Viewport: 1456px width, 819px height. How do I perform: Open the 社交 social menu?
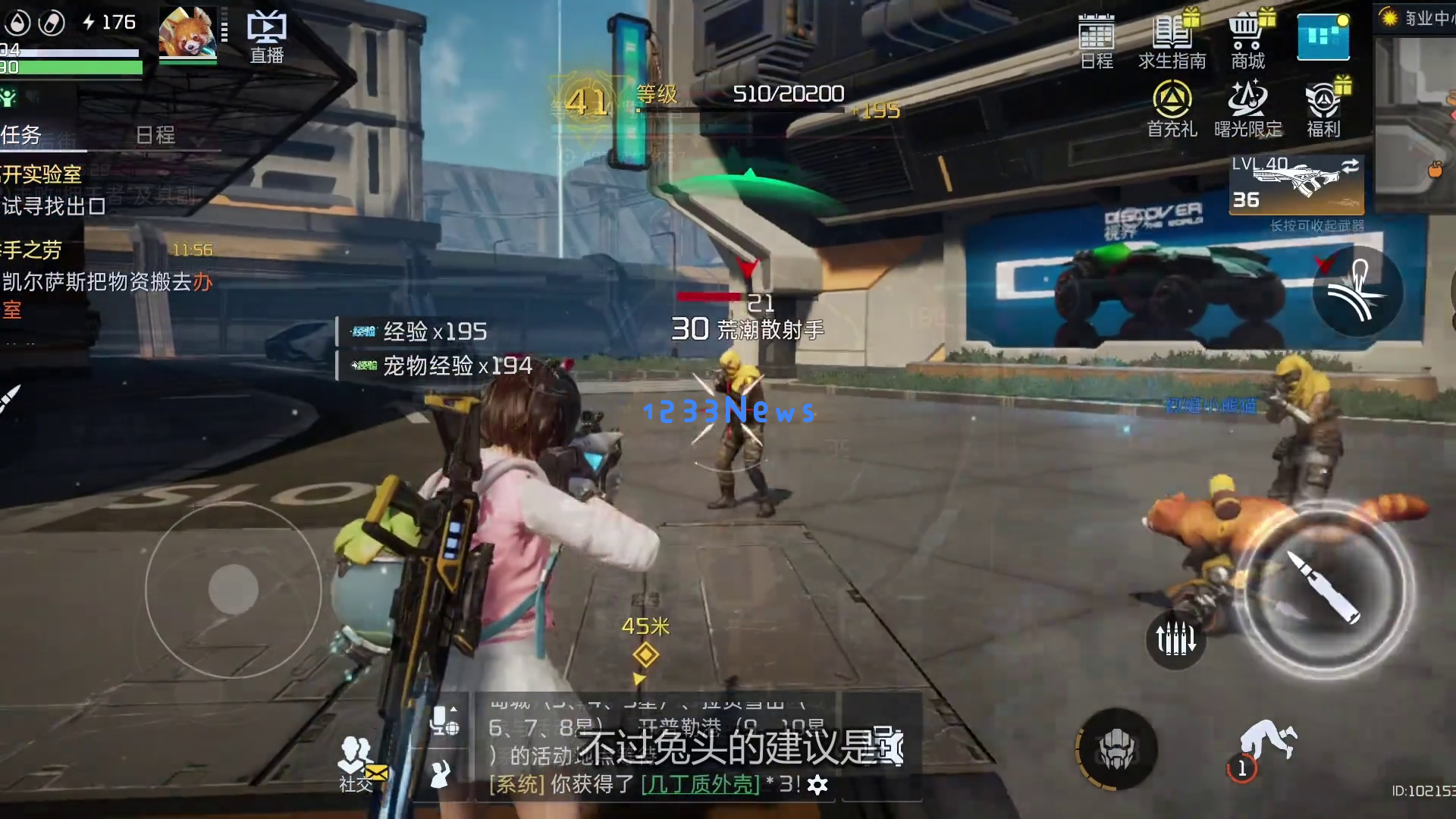click(x=356, y=762)
